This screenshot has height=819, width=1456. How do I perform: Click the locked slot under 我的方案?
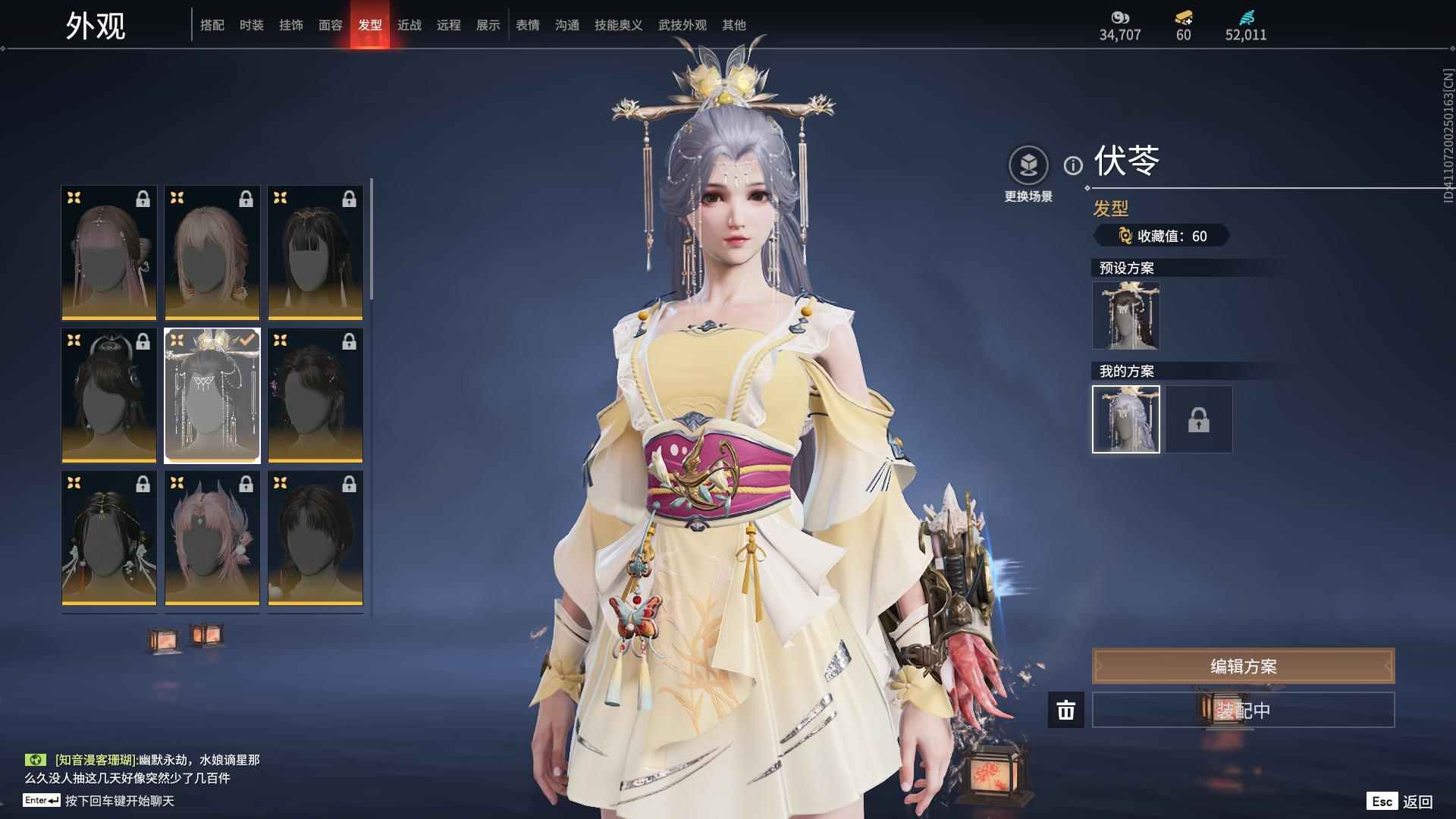pos(1198,419)
